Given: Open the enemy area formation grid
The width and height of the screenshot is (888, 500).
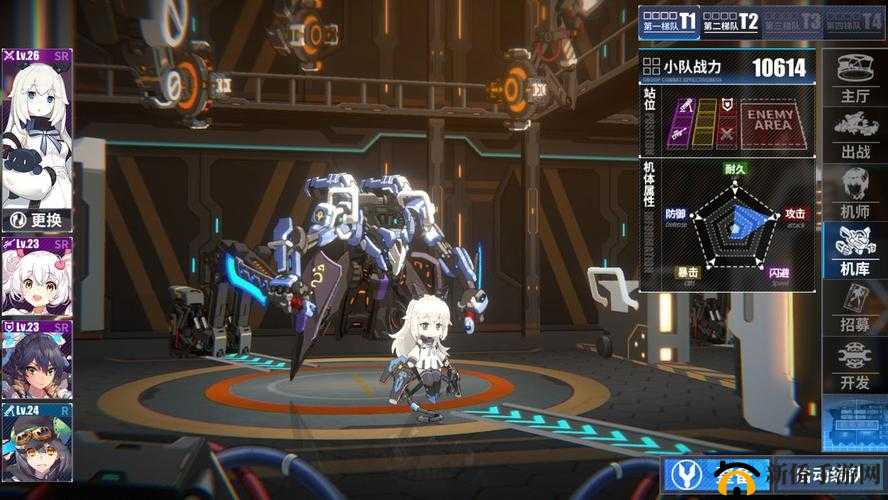Looking at the screenshot, I should click(770, 122).
